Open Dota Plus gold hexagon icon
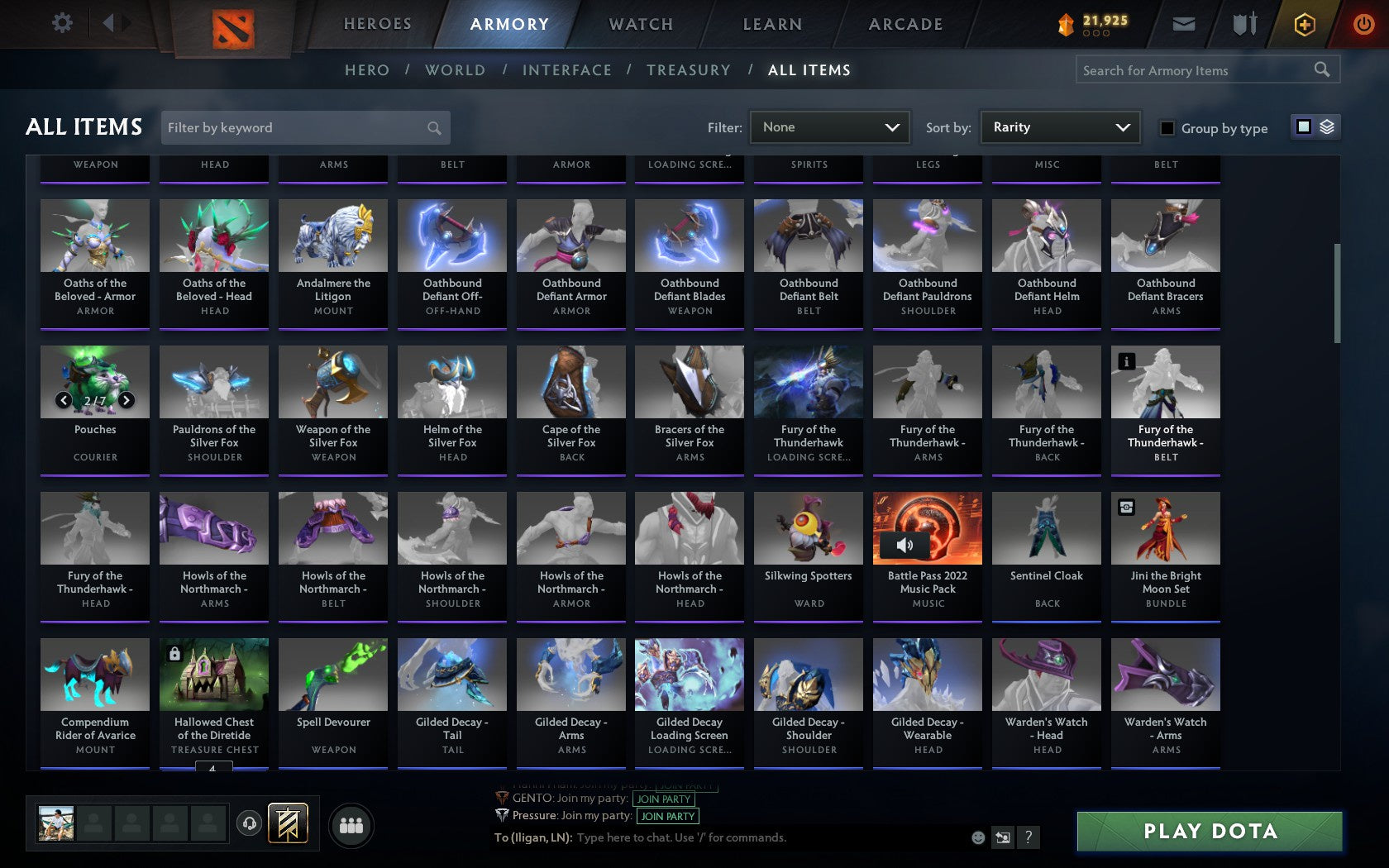The height and width of the screenshot is (868, 1389). (x=1304, y=23)
